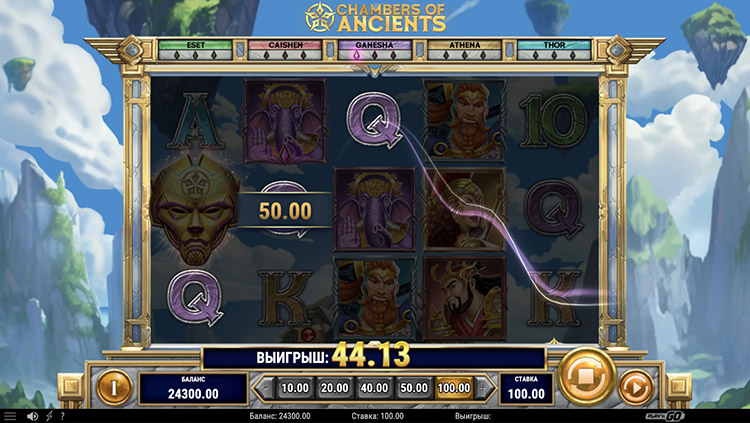The height and width of the screenshot is (423, 750).
Task: Increase bet with the right arrow
Action: point(486,387)
